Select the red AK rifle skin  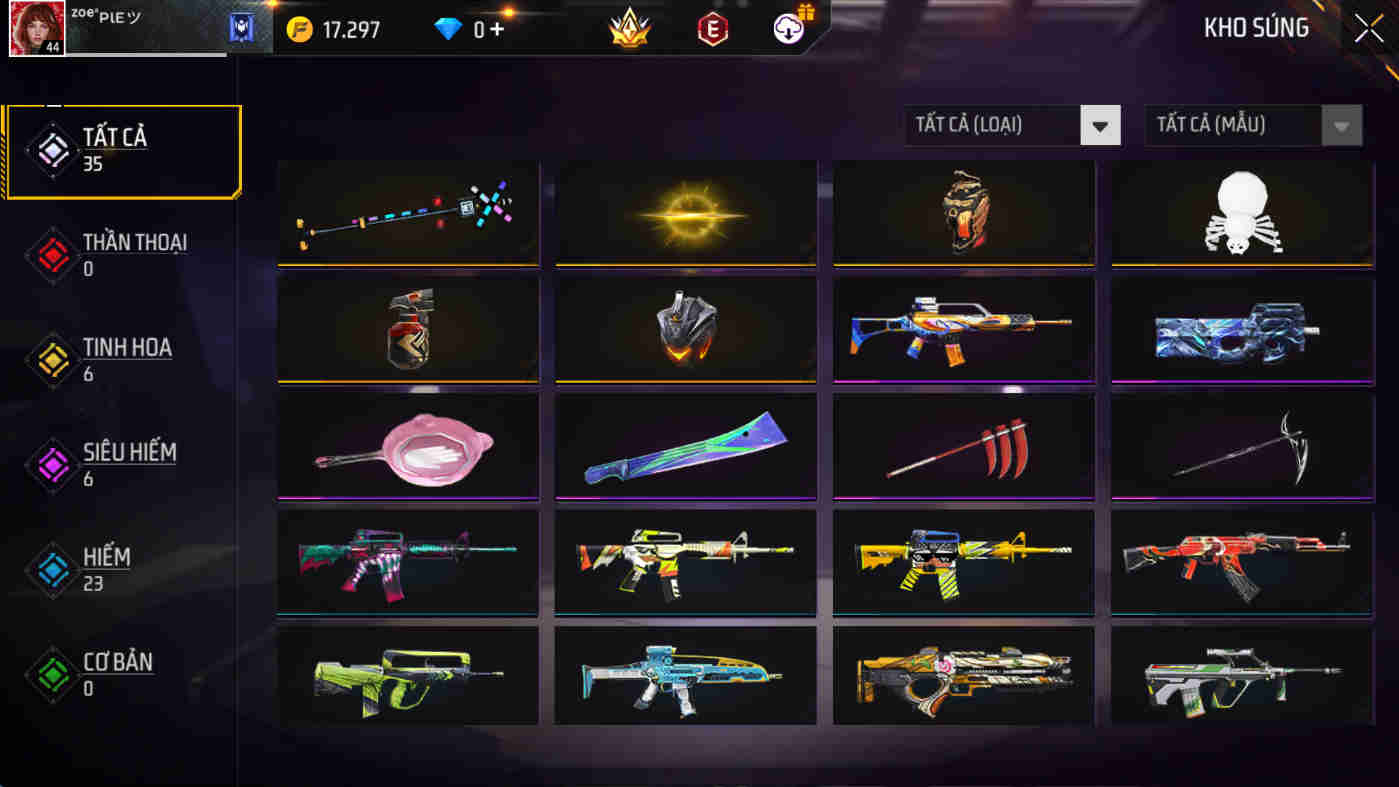[x=1240, y=563]
